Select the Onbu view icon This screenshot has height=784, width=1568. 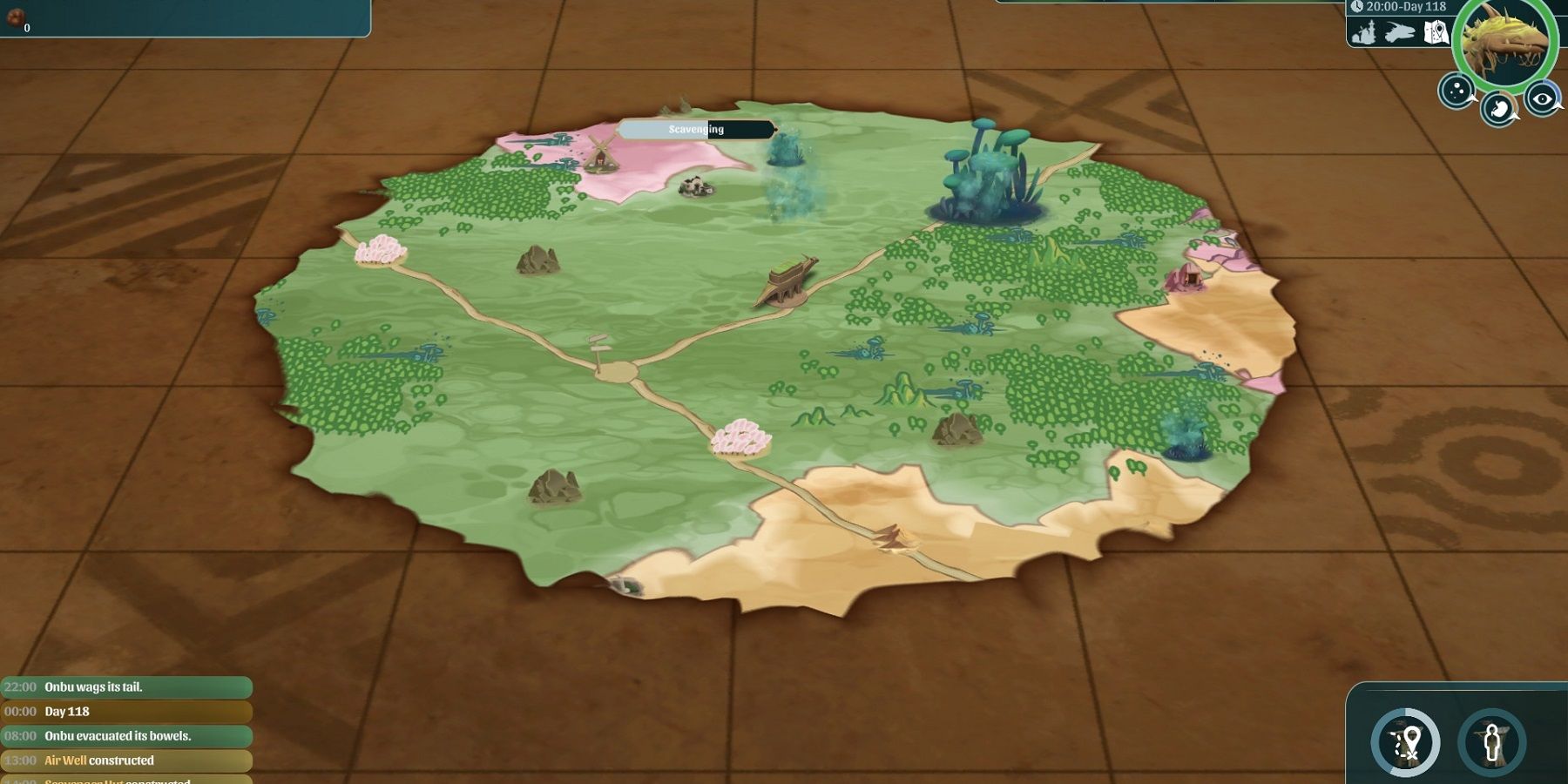1401,31
